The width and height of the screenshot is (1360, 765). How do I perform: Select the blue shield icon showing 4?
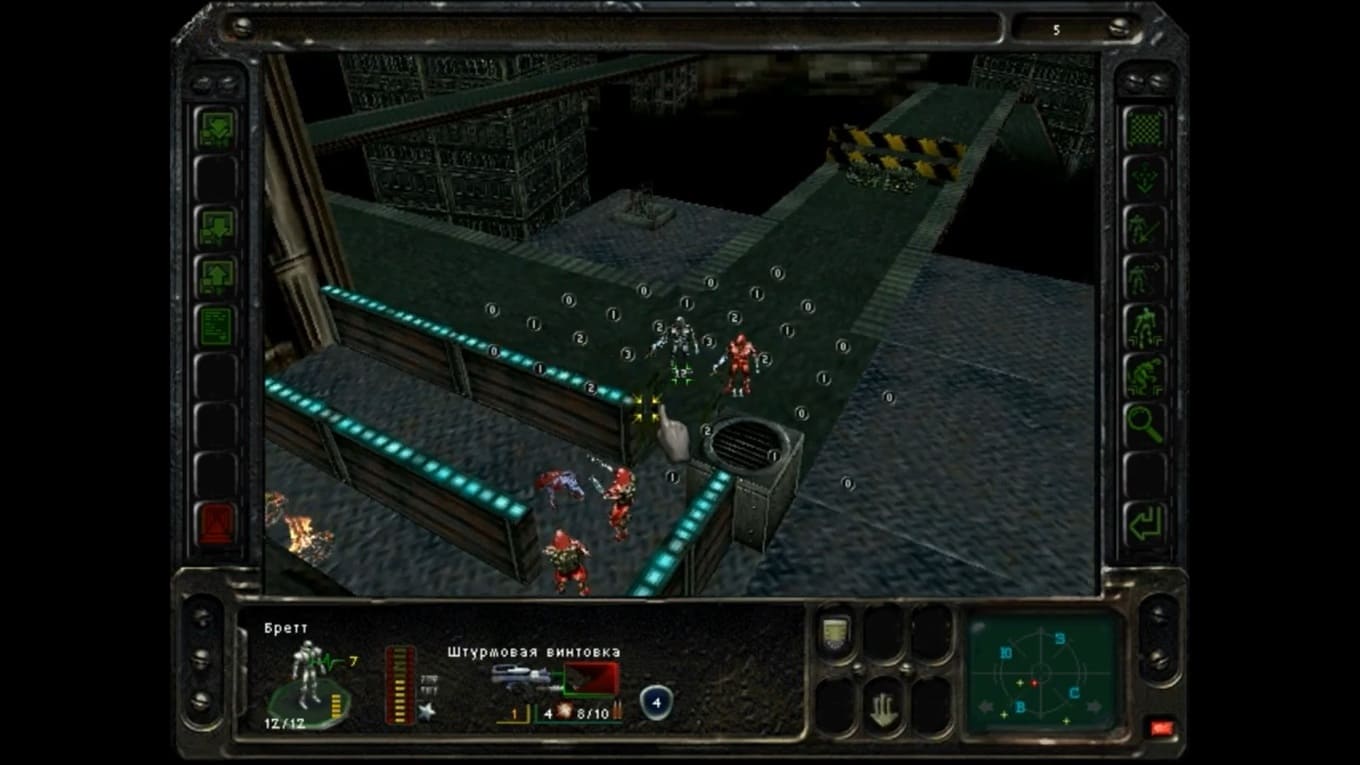pyautogui.click(x=655, y=701)
